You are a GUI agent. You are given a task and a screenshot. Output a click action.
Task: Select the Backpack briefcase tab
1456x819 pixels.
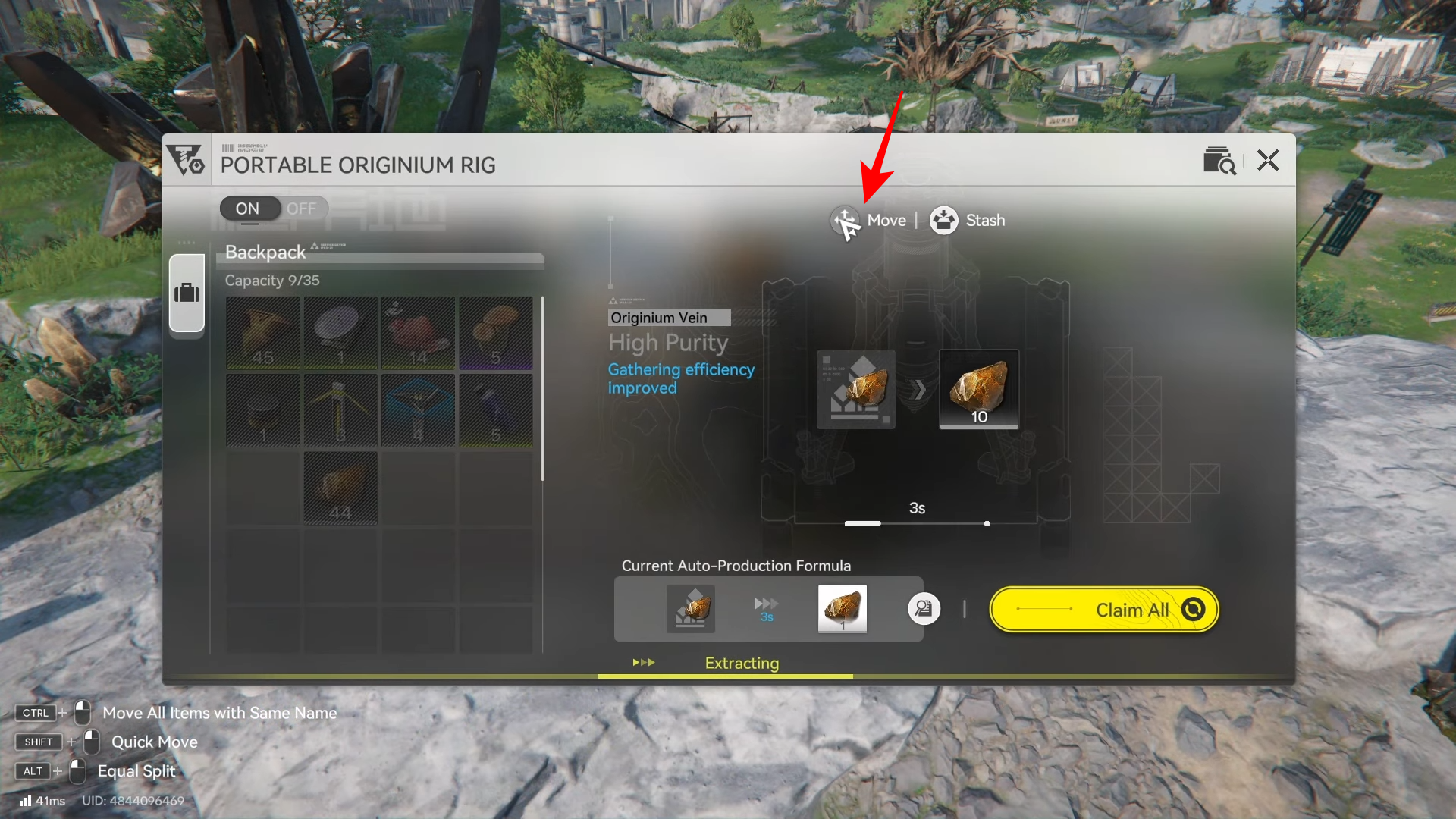pyautogui.click(x=187, y=293)
